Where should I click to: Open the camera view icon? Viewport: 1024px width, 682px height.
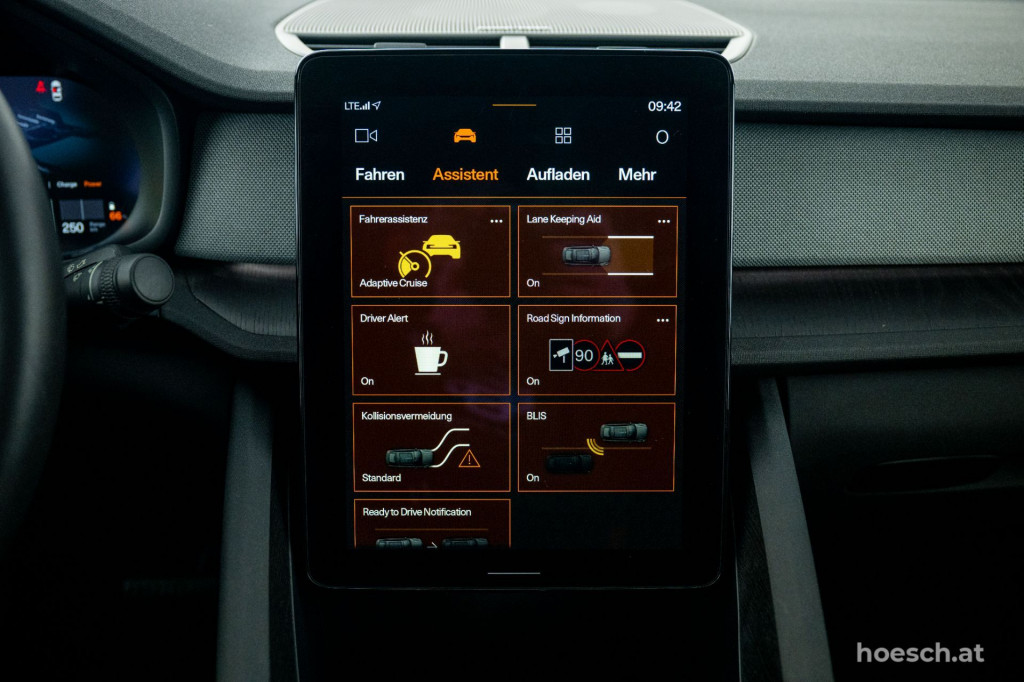point(366,136)
